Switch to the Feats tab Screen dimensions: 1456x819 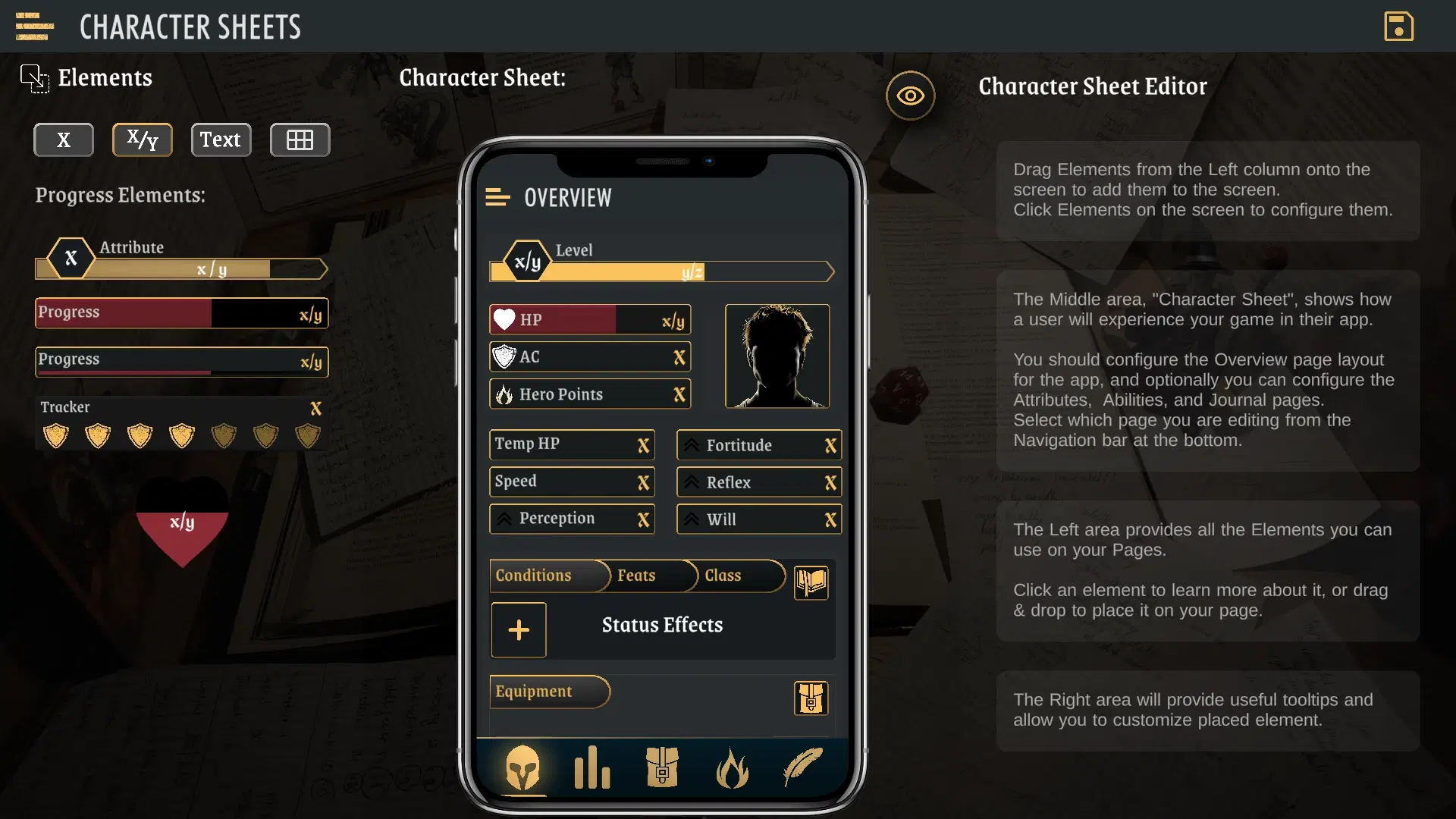tap(637, 576)
